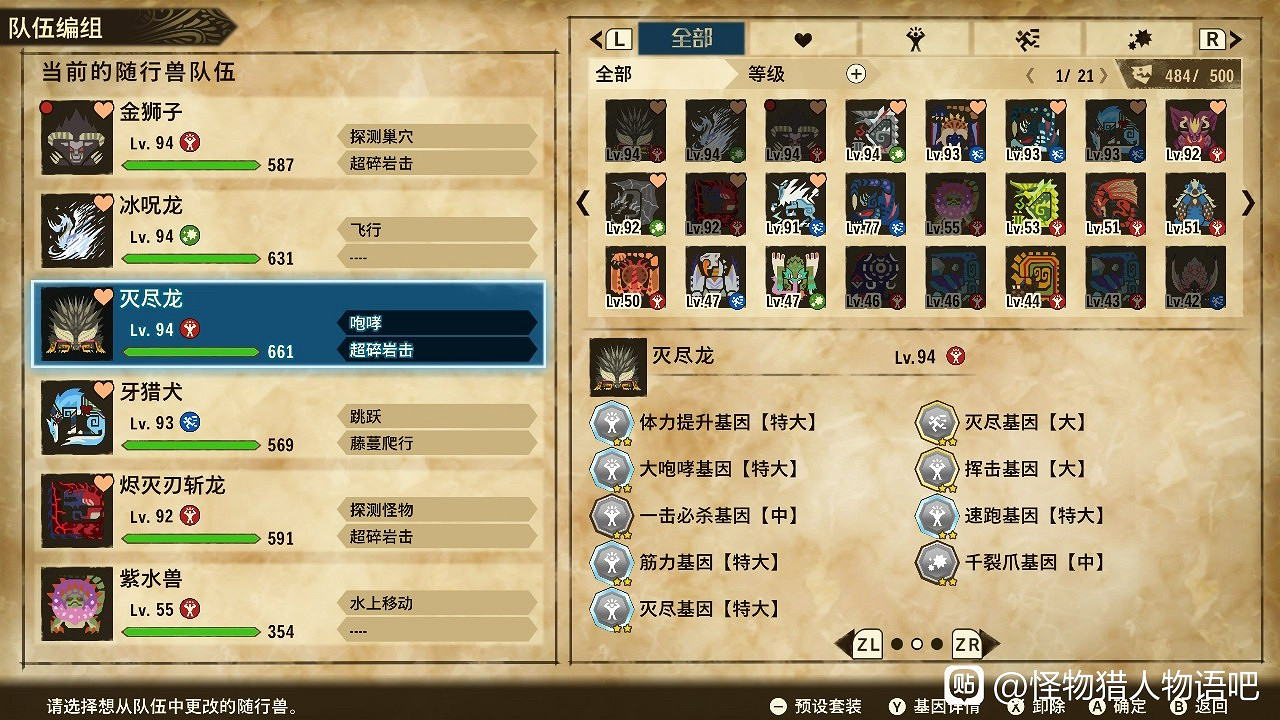
Task: Click the 体力提升基因【特大】gene icon
Action: (x=611, y=421)
